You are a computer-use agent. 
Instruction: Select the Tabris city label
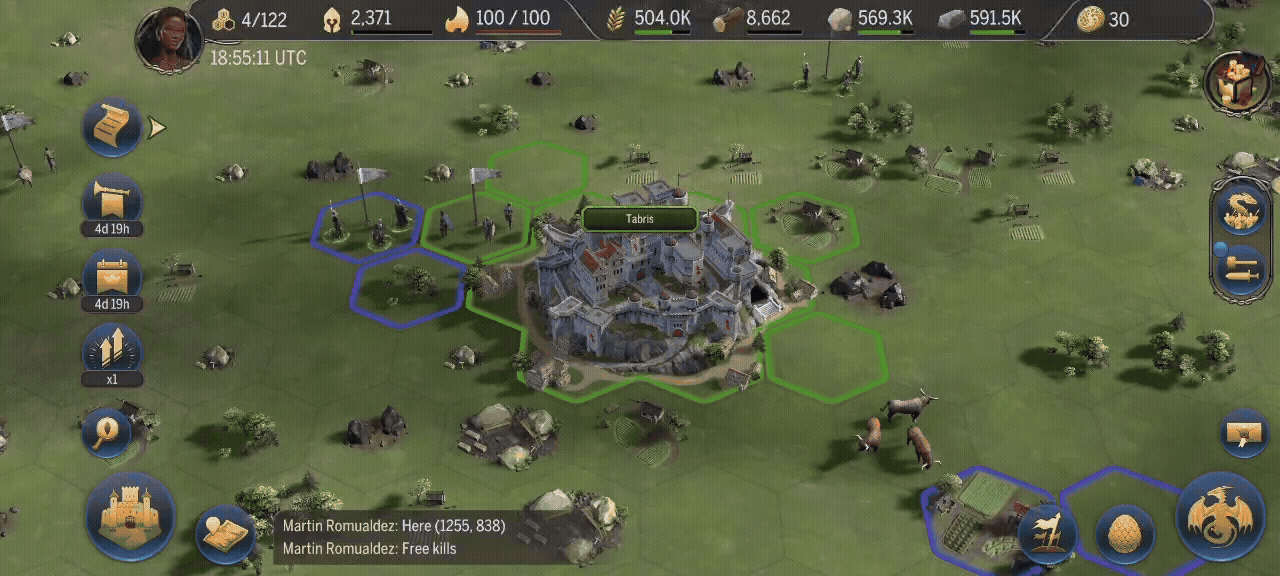[x=640, y=219]
